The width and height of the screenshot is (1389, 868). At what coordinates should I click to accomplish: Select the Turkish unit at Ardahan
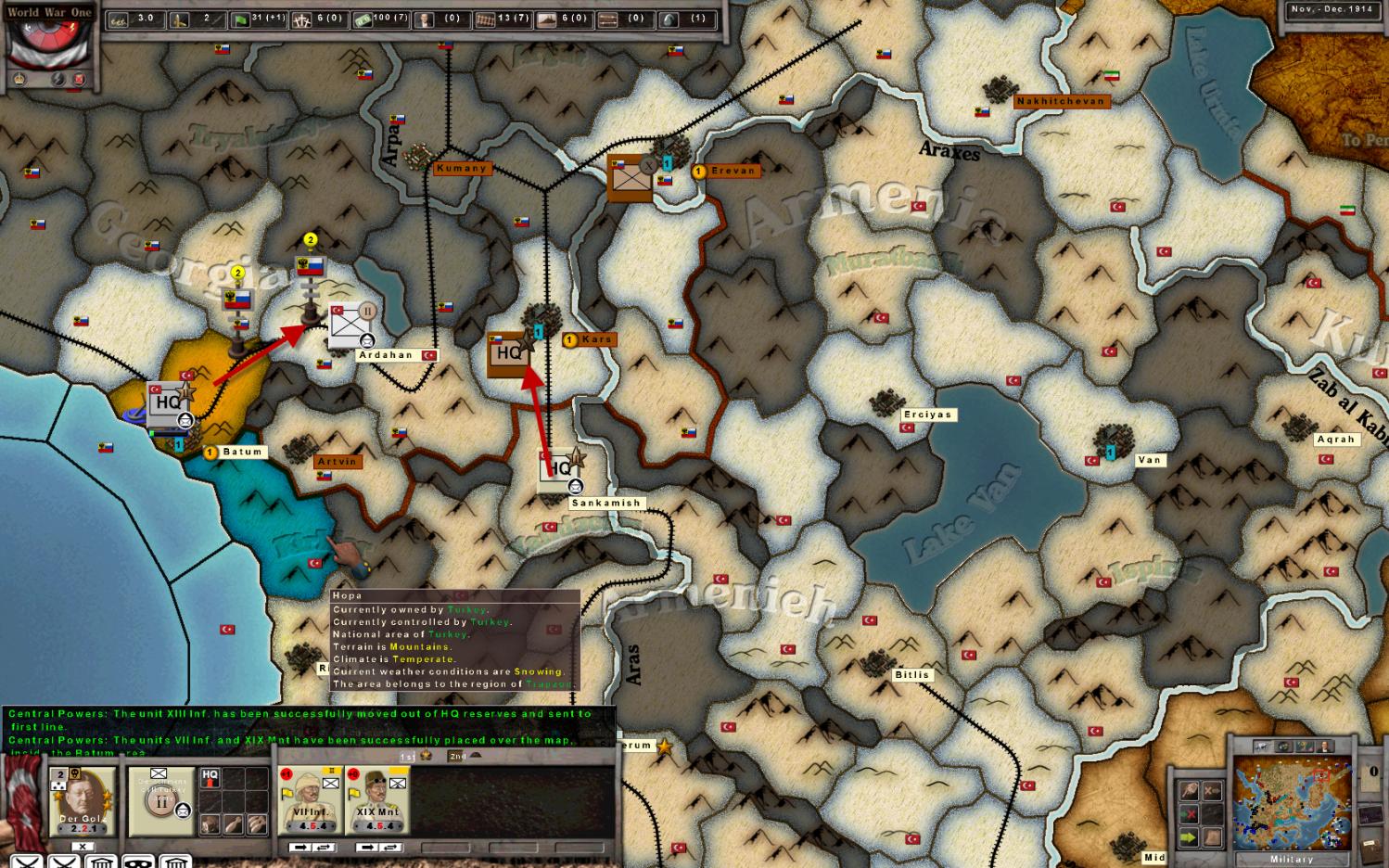[x=352, y=325]
